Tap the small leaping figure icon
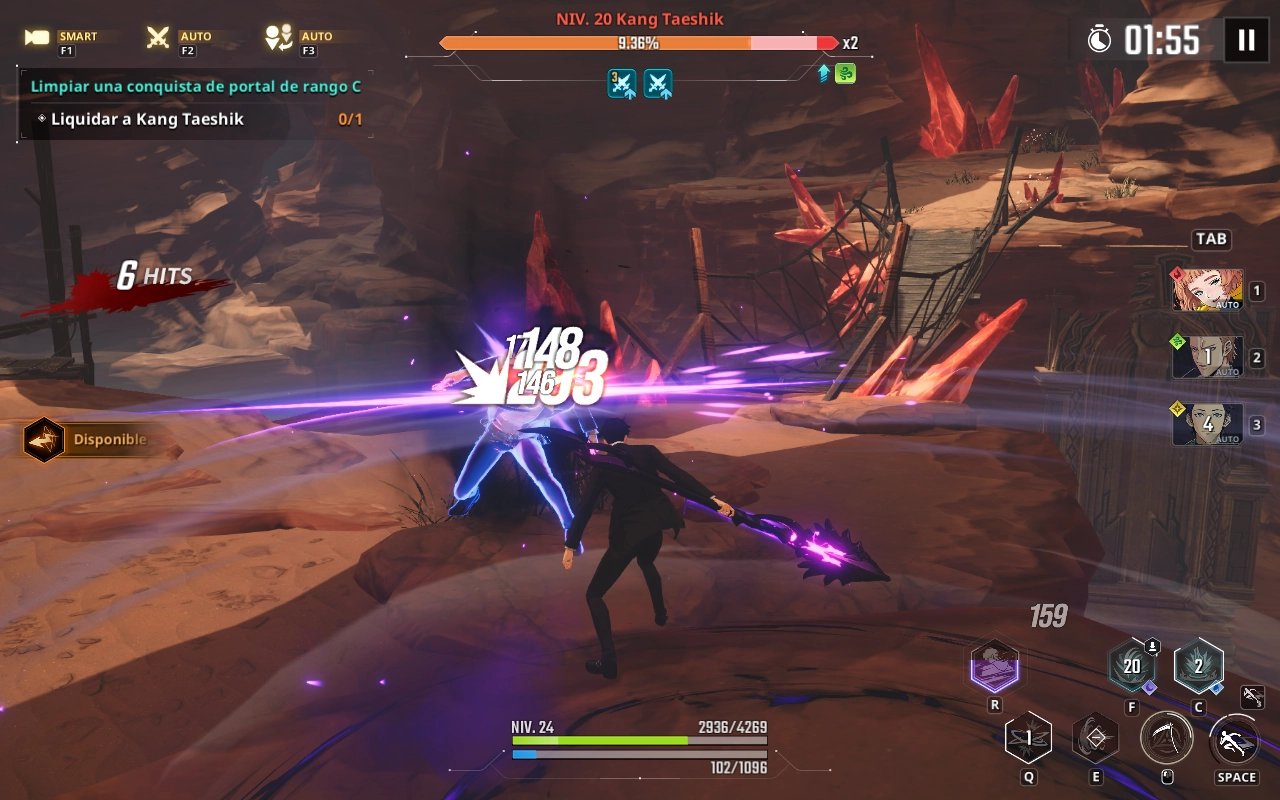Image resolution: width=1280 pixels, height=800 pixels. (1252, 697)
